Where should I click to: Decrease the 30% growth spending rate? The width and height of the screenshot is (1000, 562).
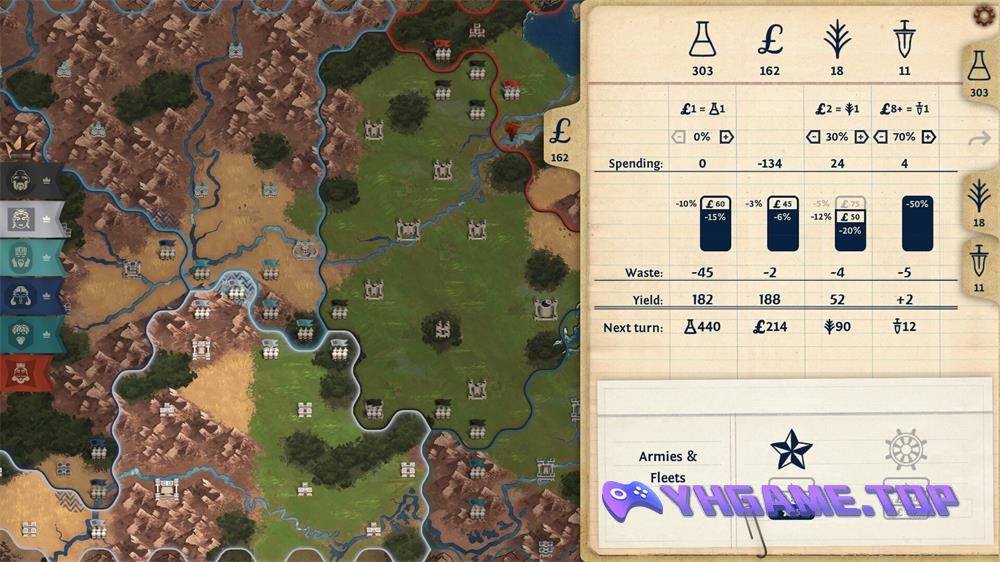tap(813, 137)
